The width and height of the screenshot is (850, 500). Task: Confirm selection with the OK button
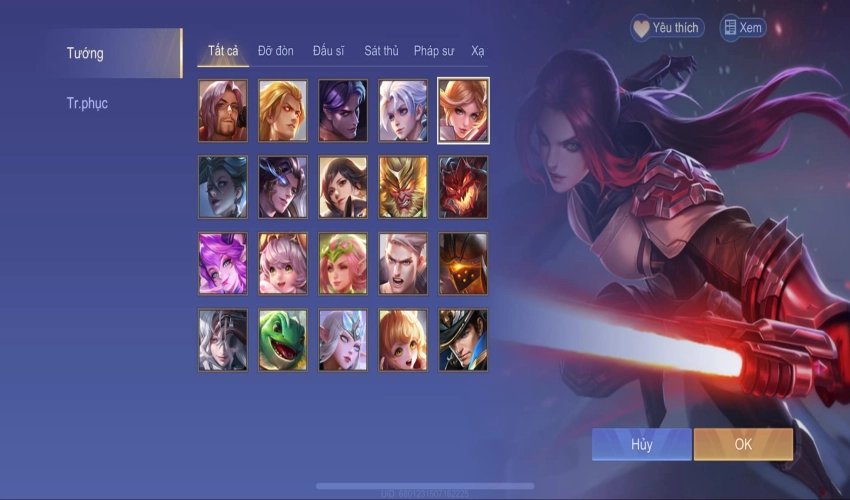pos(743,444)
